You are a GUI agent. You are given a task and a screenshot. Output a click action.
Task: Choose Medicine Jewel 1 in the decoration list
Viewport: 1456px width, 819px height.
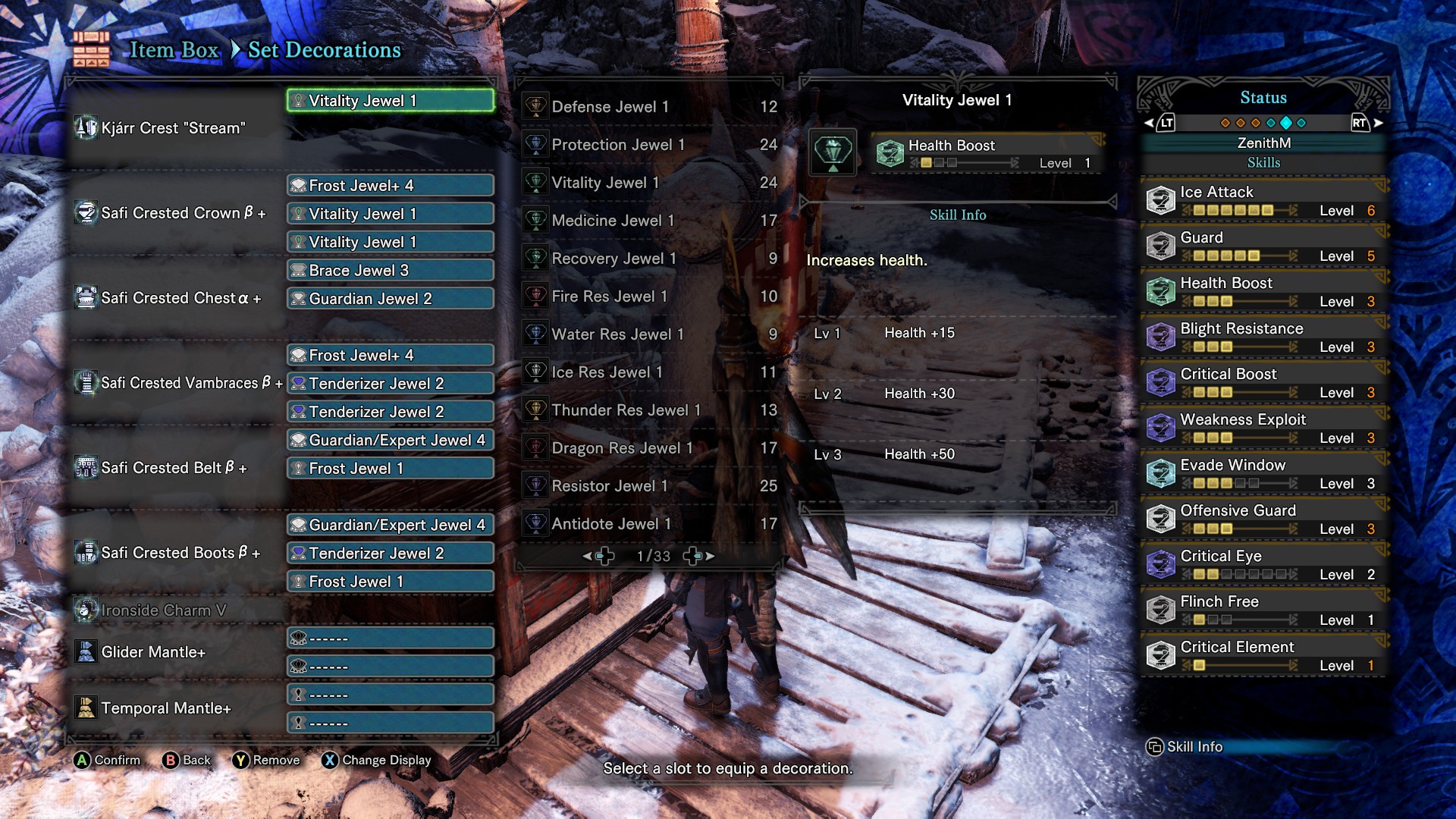(x=649, y=221)
